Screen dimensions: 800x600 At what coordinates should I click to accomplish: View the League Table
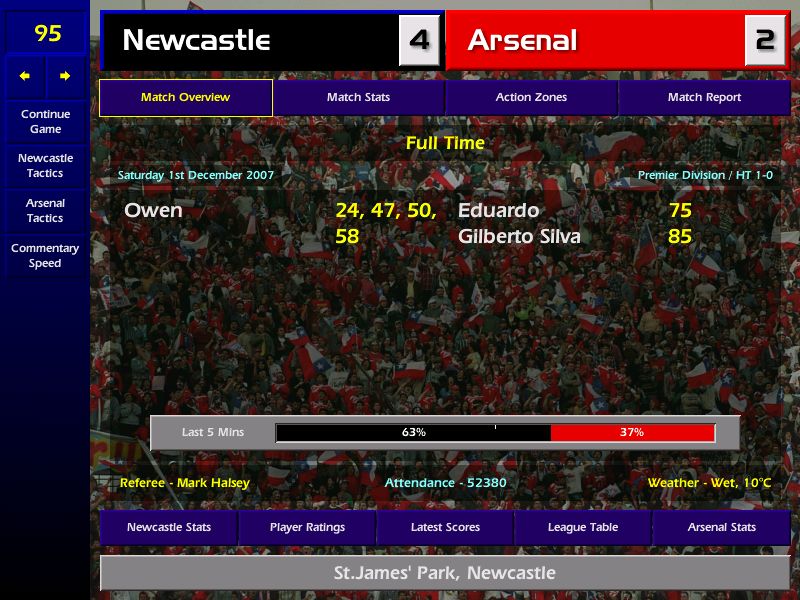pos(583,527)
